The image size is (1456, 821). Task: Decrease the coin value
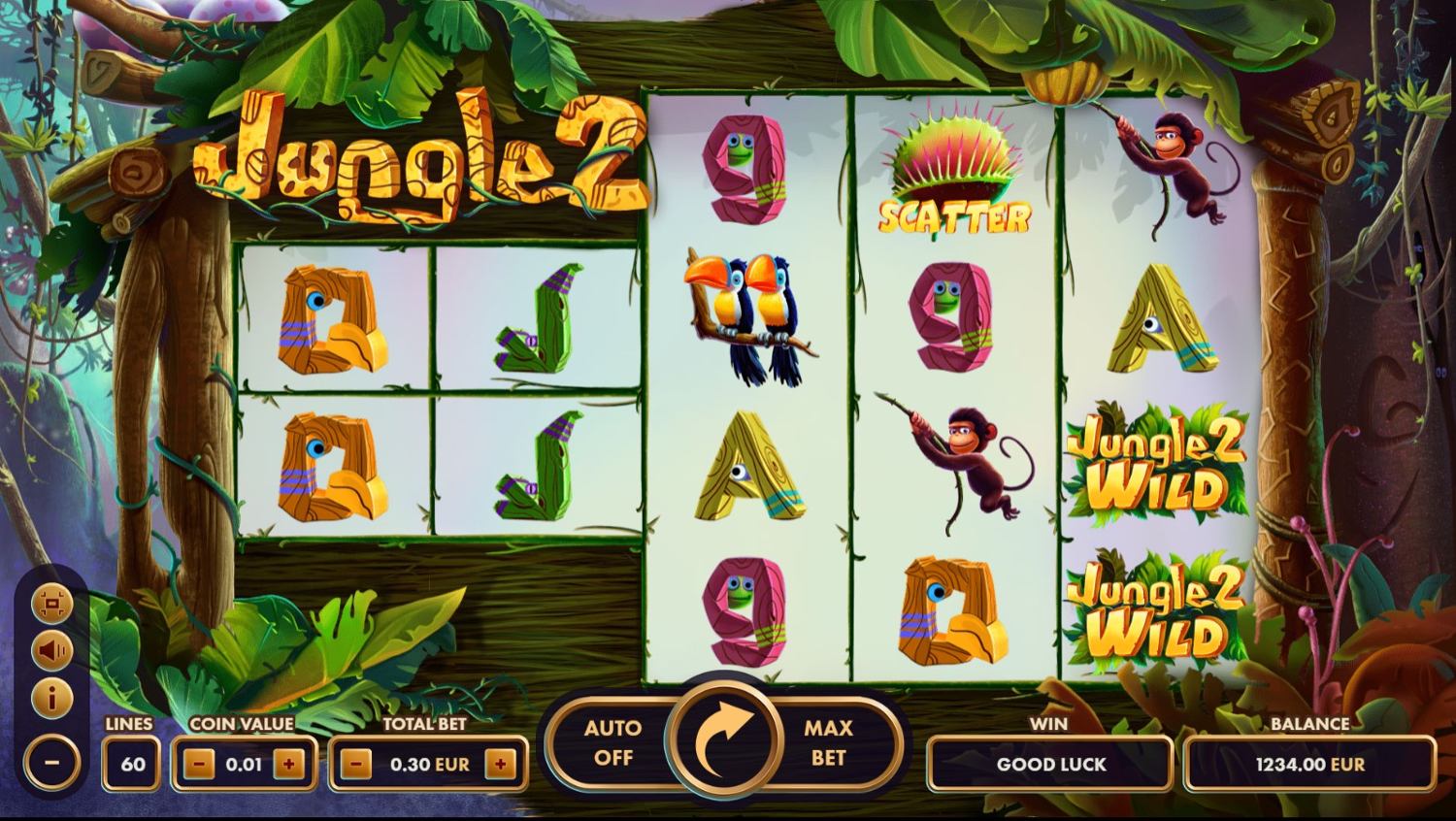coord(199,764)
